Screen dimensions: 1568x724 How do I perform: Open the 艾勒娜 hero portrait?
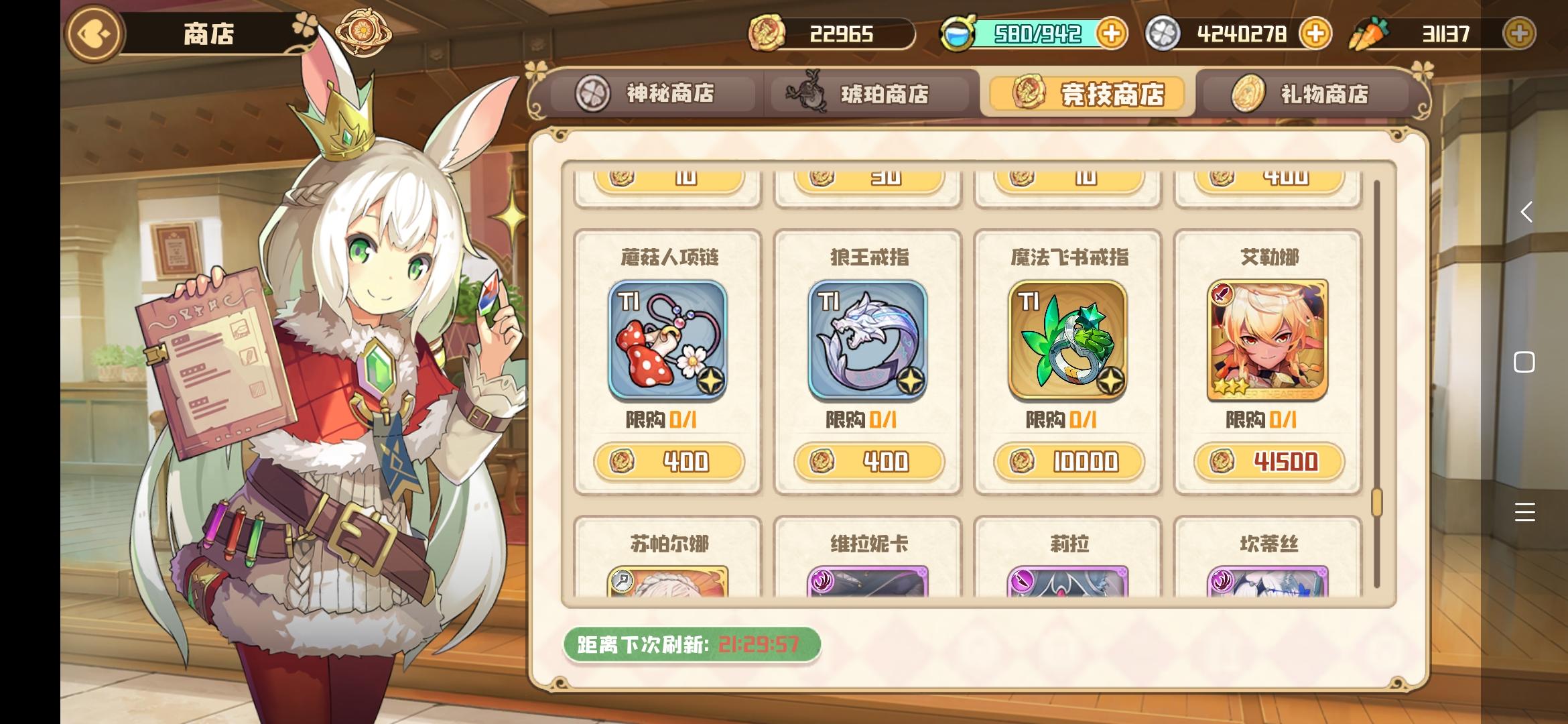tap(1266, 341)
